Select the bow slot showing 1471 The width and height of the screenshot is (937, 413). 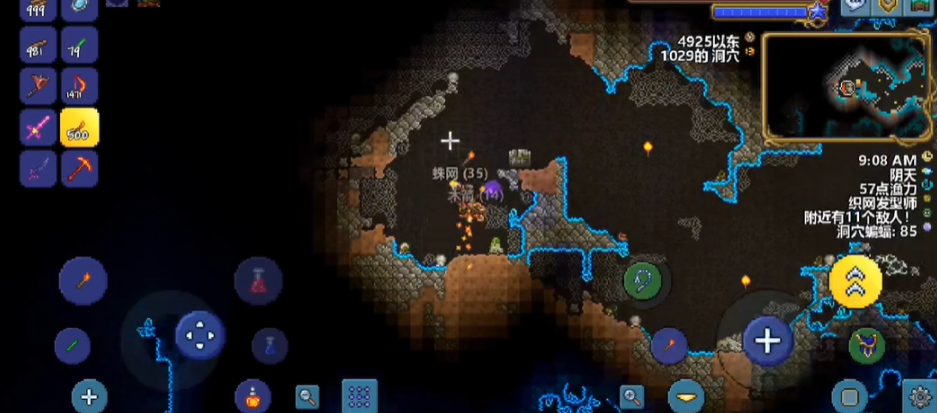click(x=79, y=87)
